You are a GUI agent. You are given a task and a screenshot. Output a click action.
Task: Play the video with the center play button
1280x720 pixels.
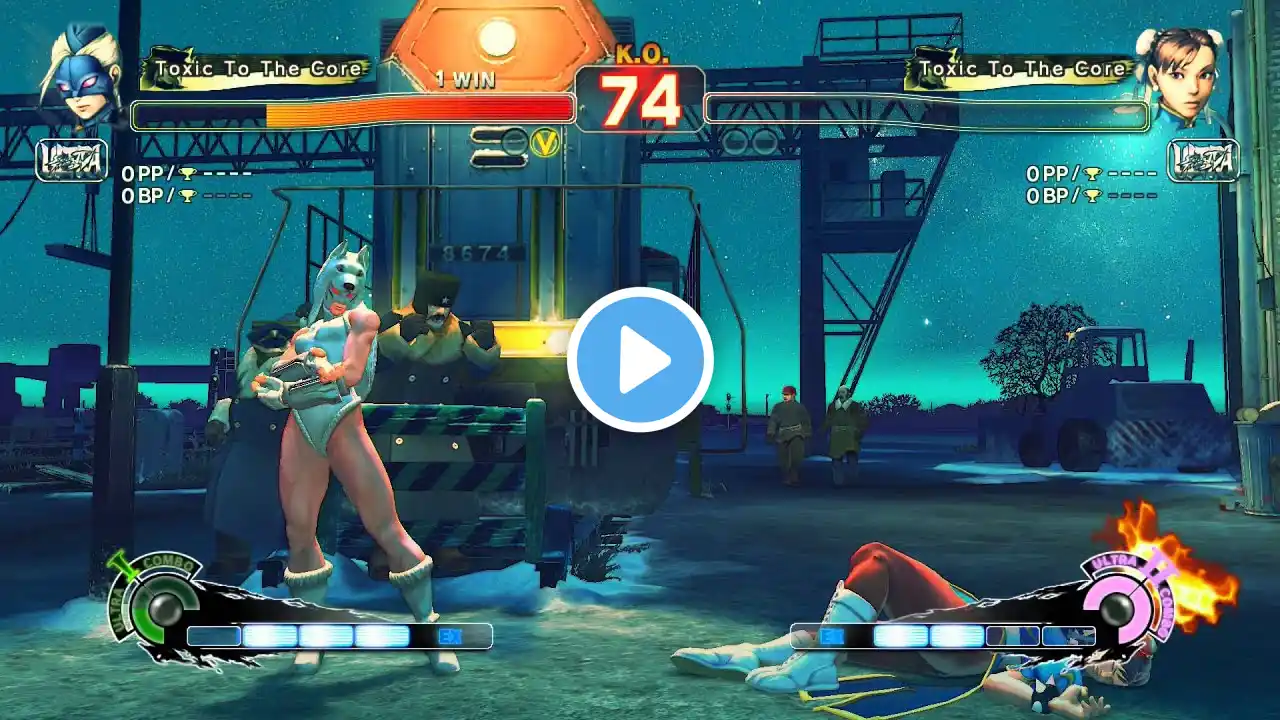640,360
